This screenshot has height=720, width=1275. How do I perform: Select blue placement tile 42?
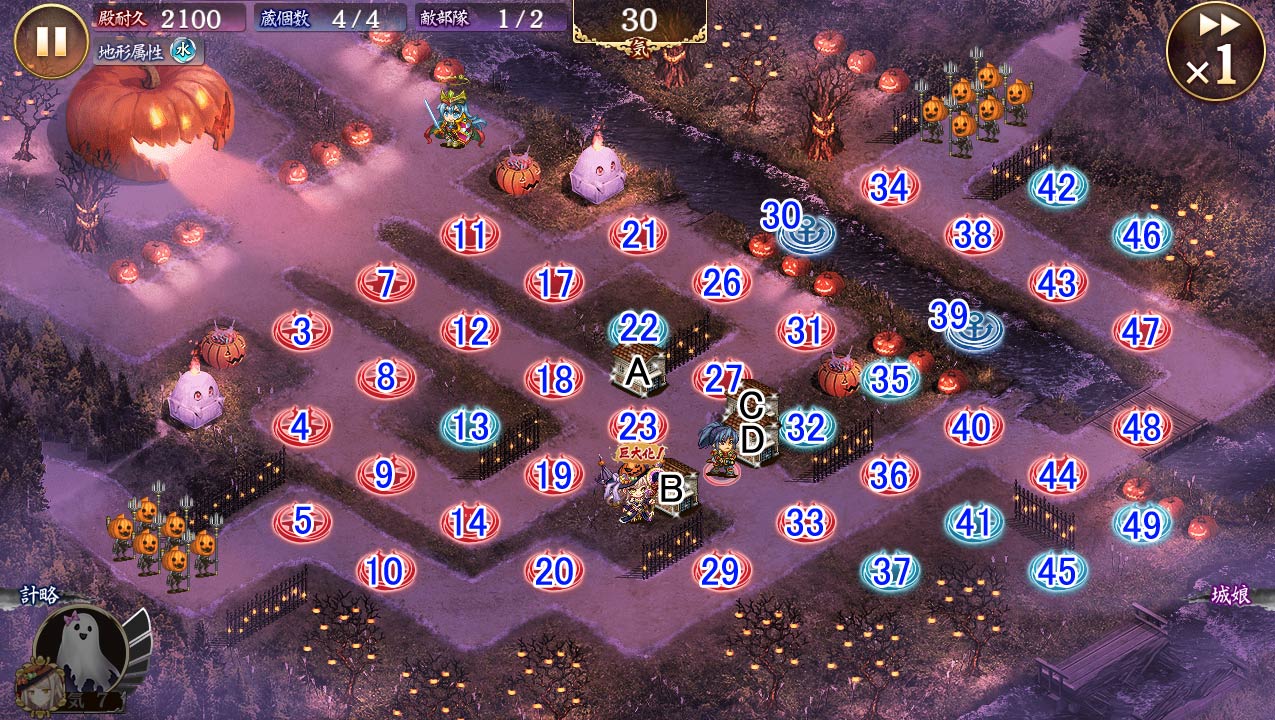[1057, 189]
